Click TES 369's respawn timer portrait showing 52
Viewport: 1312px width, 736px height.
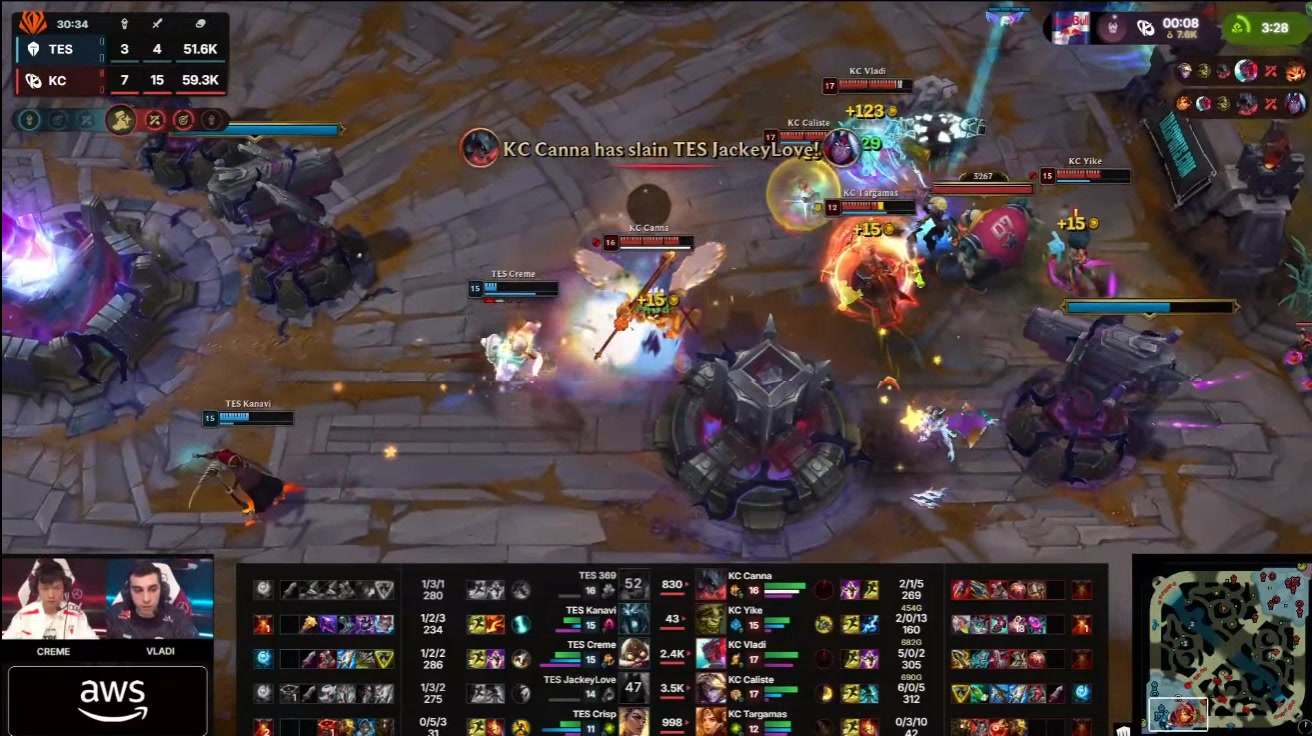click(x=634, y=585)
